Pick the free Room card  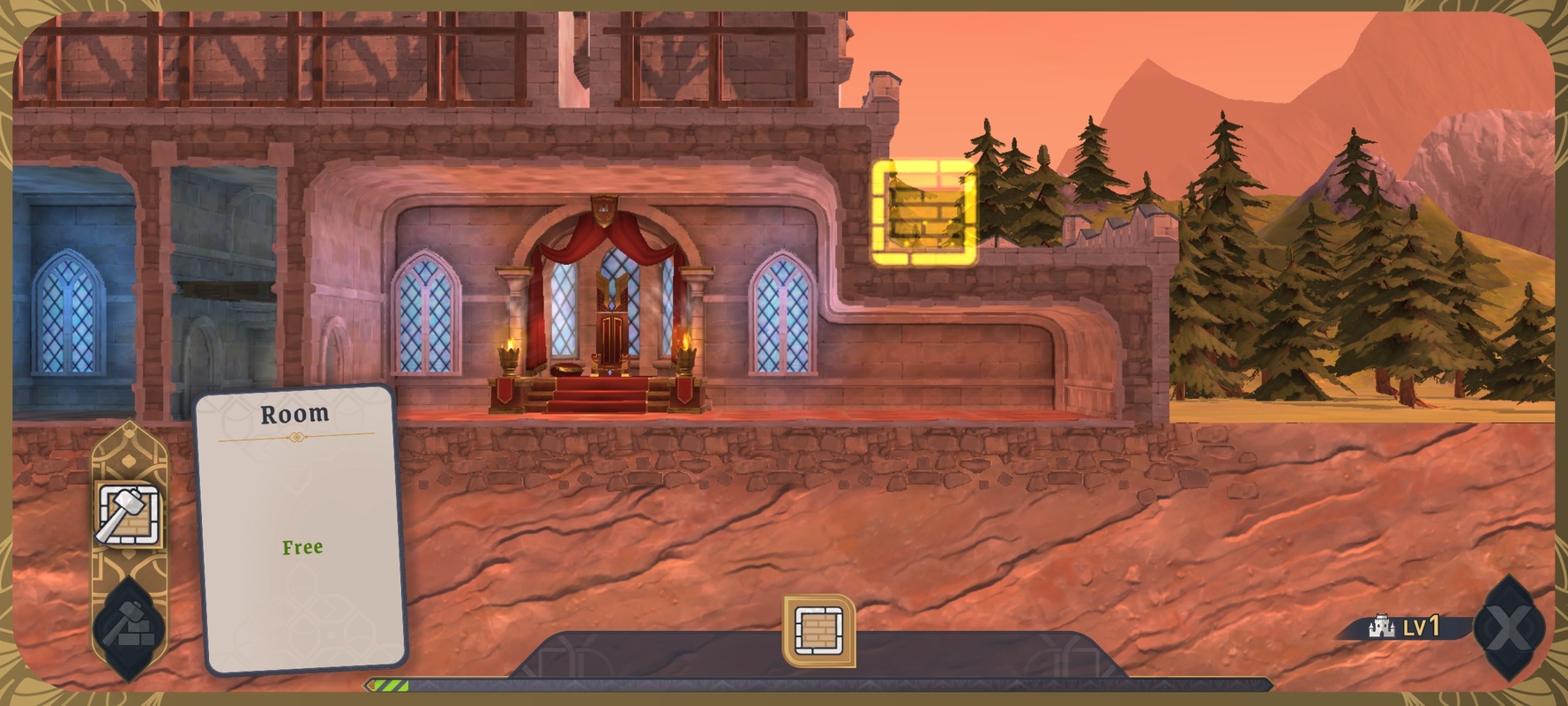click(x=300, y=529)
